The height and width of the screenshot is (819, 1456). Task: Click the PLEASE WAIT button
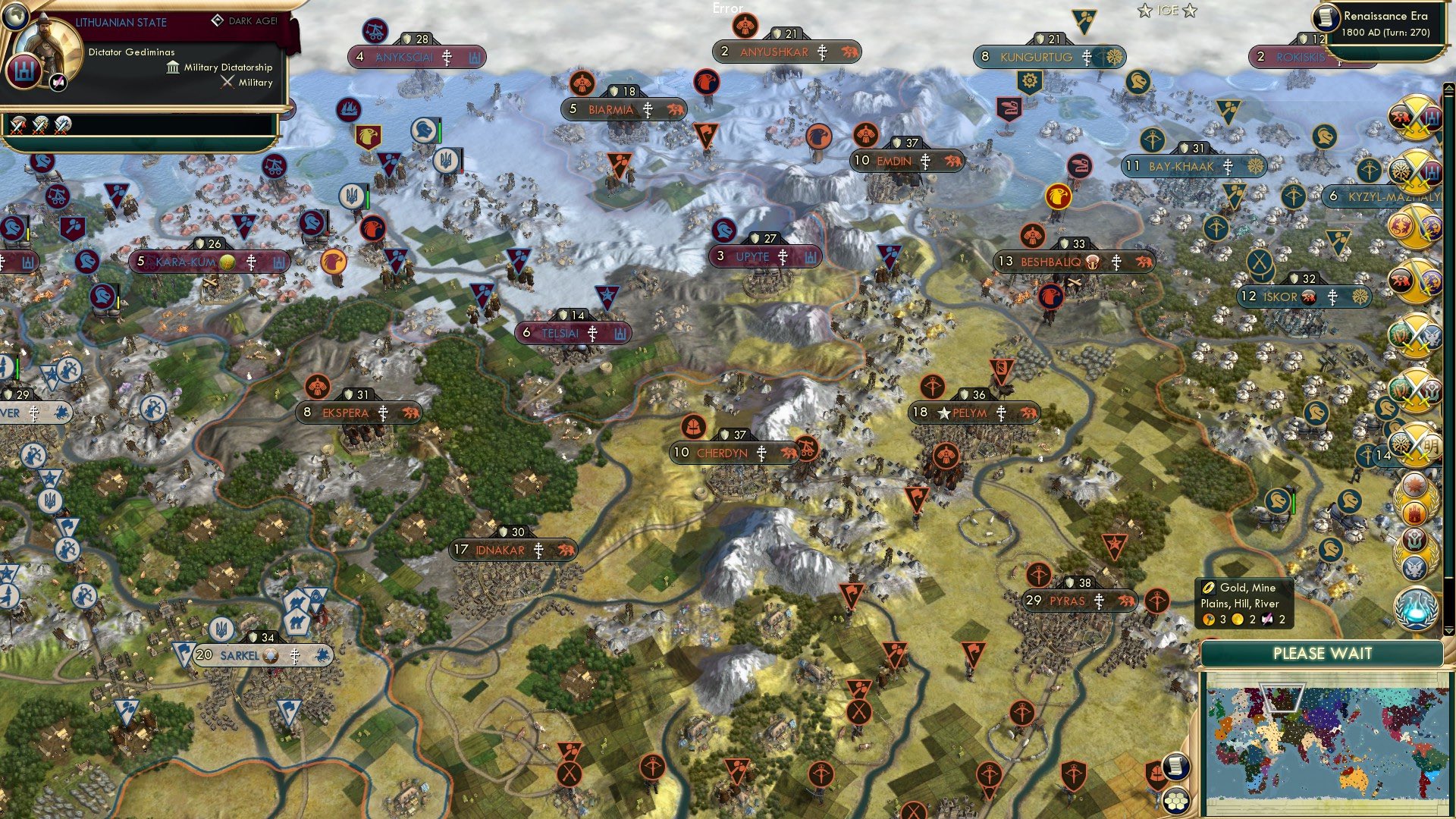pos(1323,653)
